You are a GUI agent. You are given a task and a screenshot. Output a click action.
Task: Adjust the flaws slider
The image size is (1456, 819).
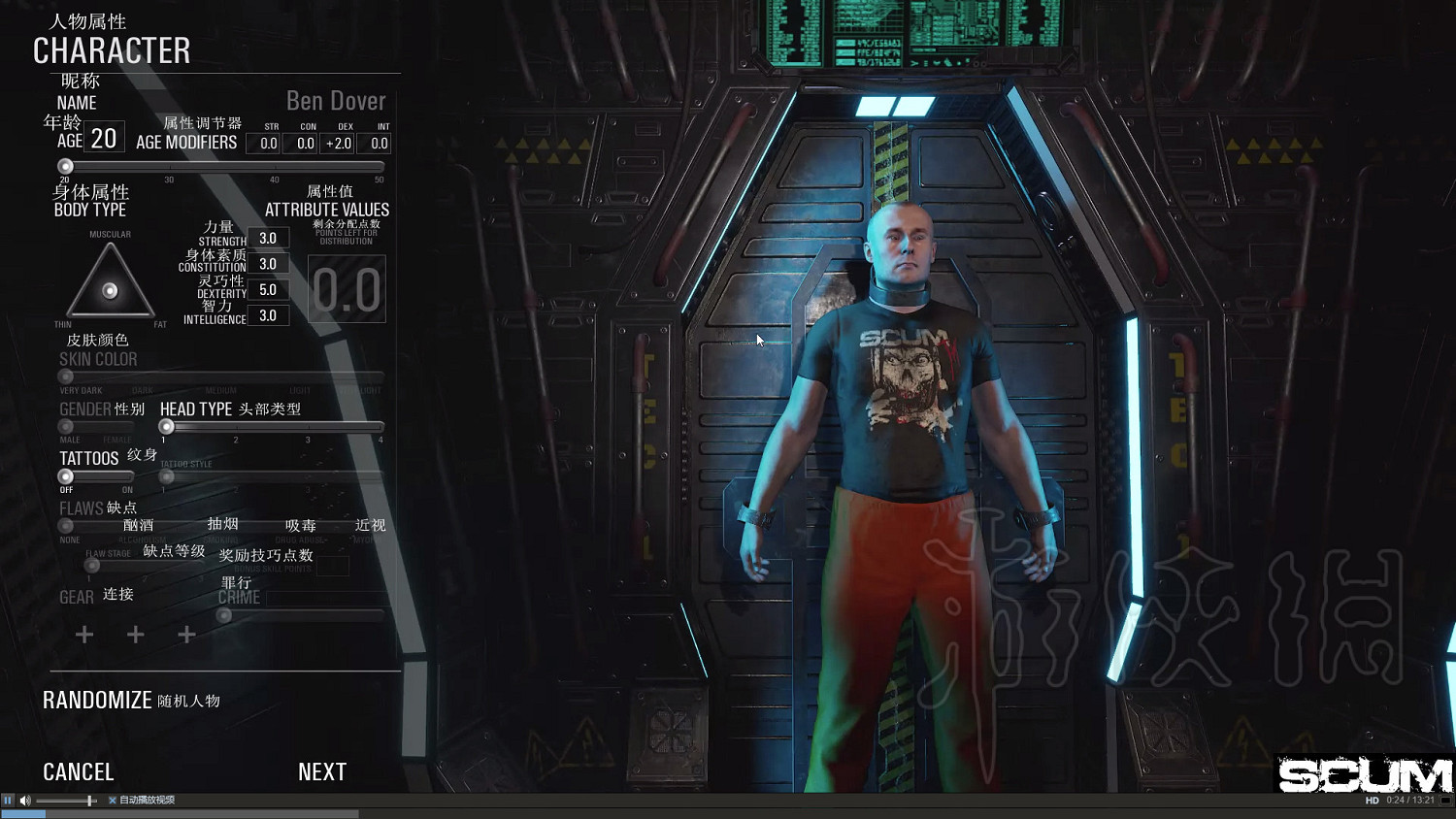click(x=66, y=526)
